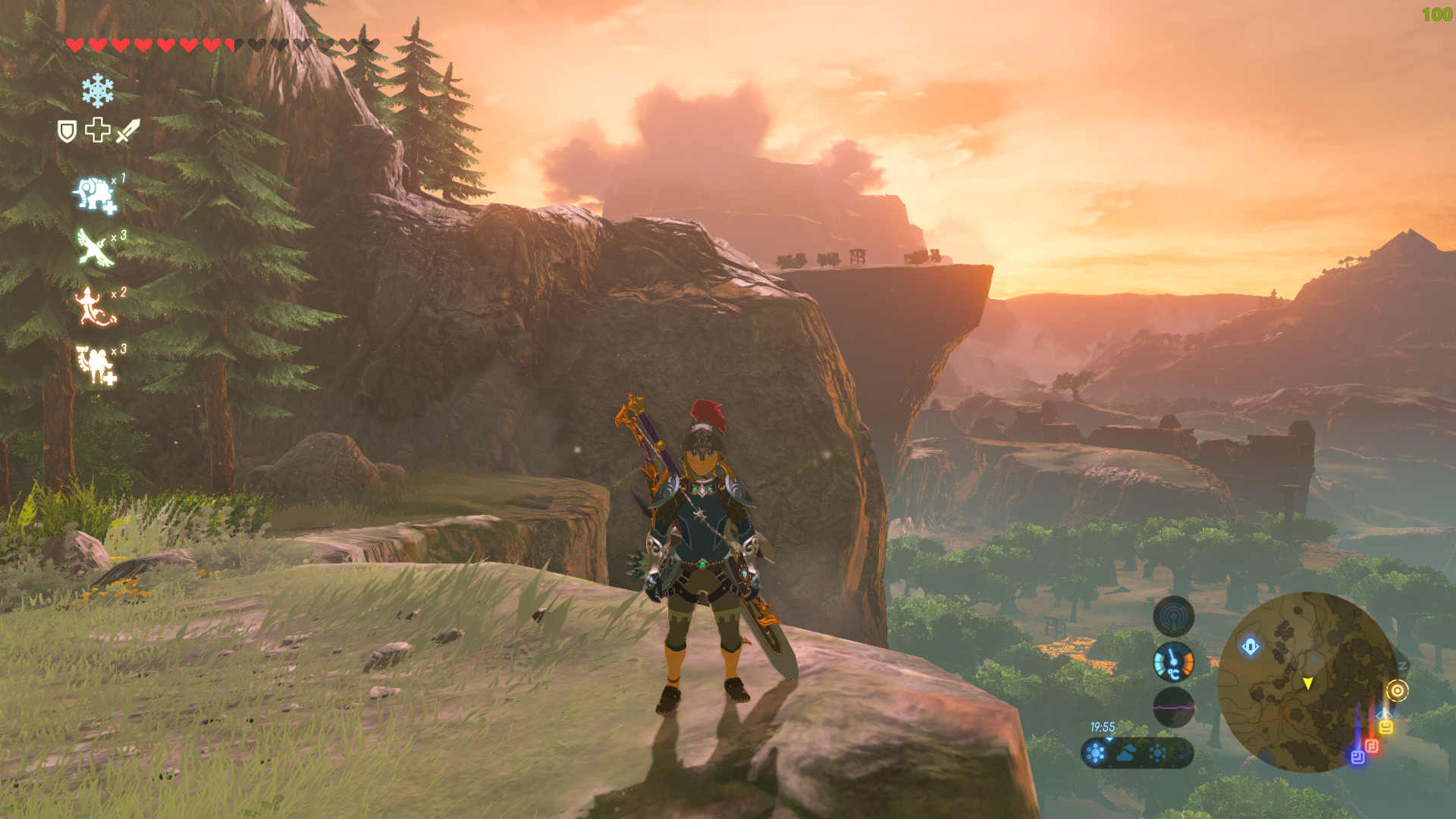Activate the elephant Mipha's Grace ability icon
This screenshot has width=1456, height=819.
pyautogui.click(x=95, y=195)
